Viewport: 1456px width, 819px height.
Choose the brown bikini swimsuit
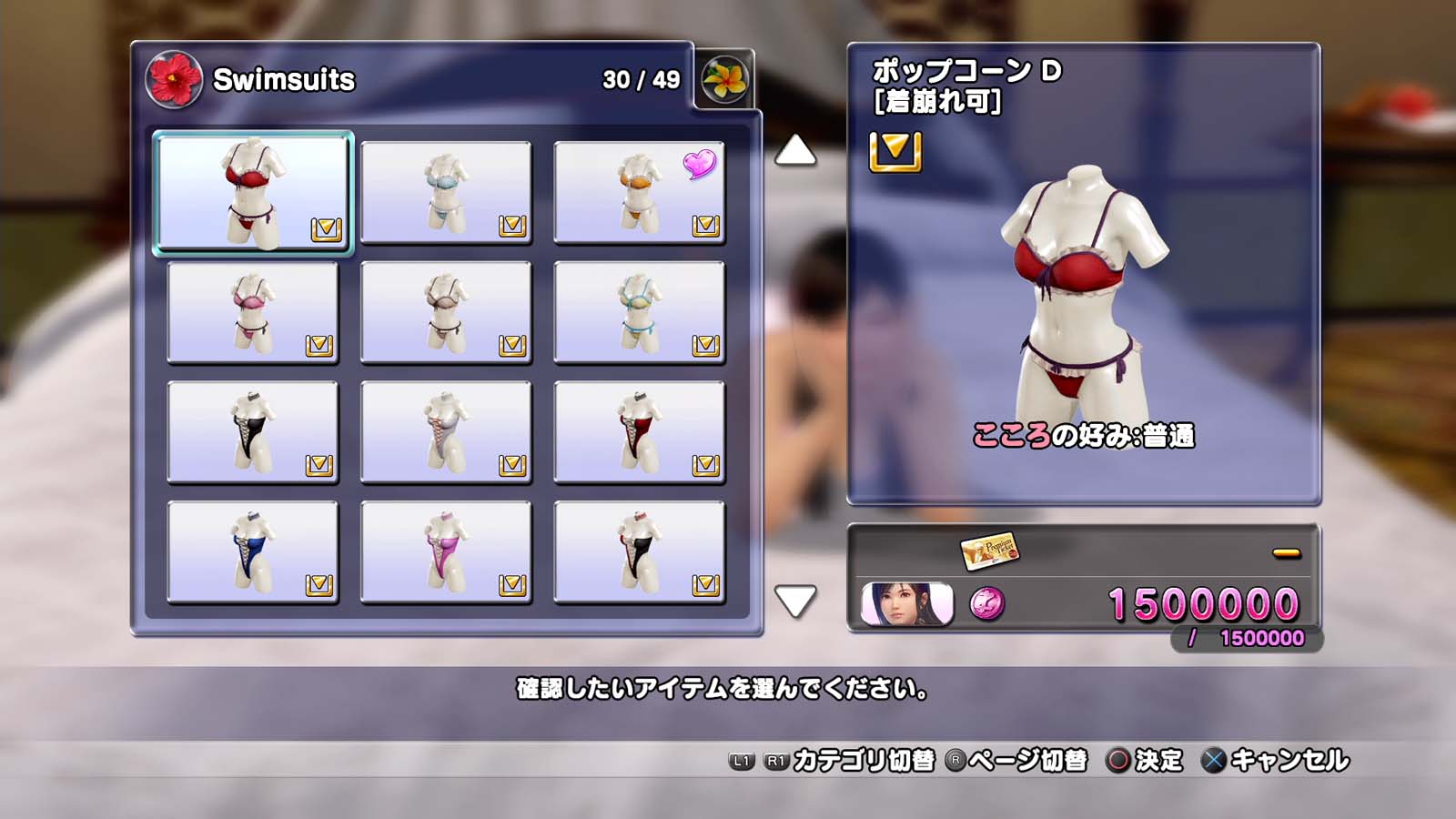(446, 312)
